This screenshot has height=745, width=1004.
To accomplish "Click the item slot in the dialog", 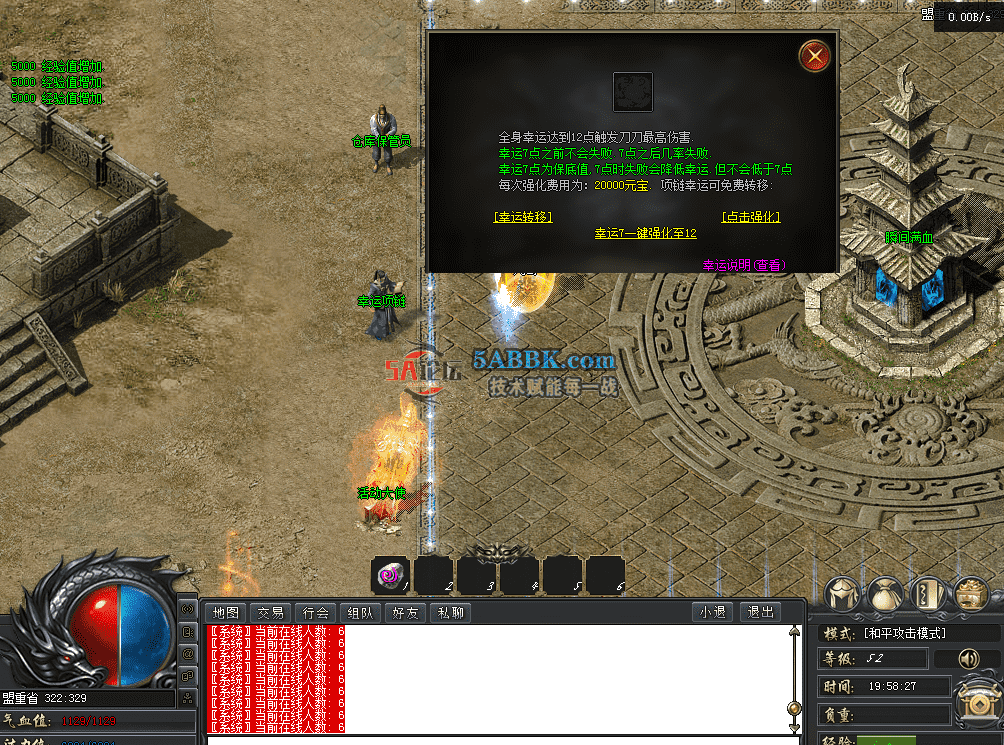I will pyautogui.click(x=632, y=91).
